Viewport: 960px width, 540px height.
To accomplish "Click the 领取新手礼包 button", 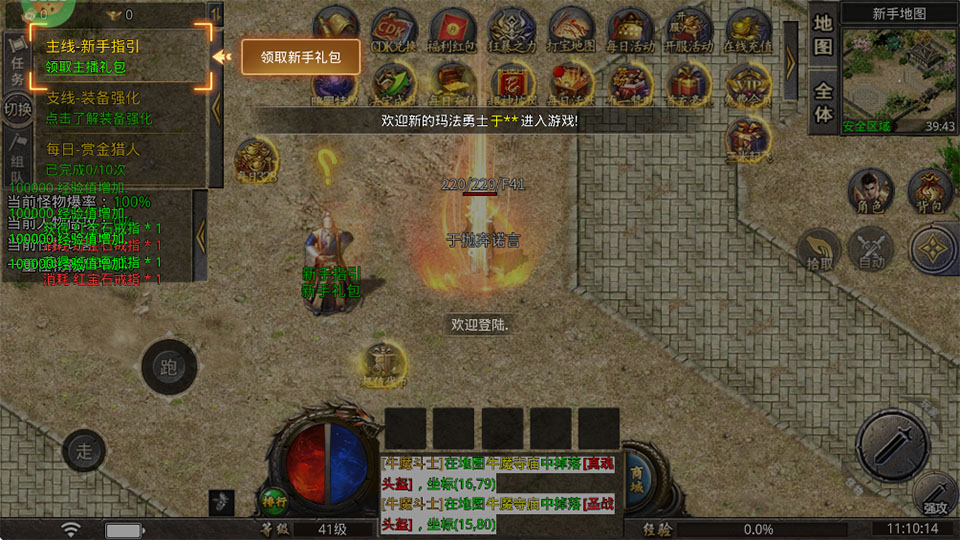I will [x=300, y=57].
